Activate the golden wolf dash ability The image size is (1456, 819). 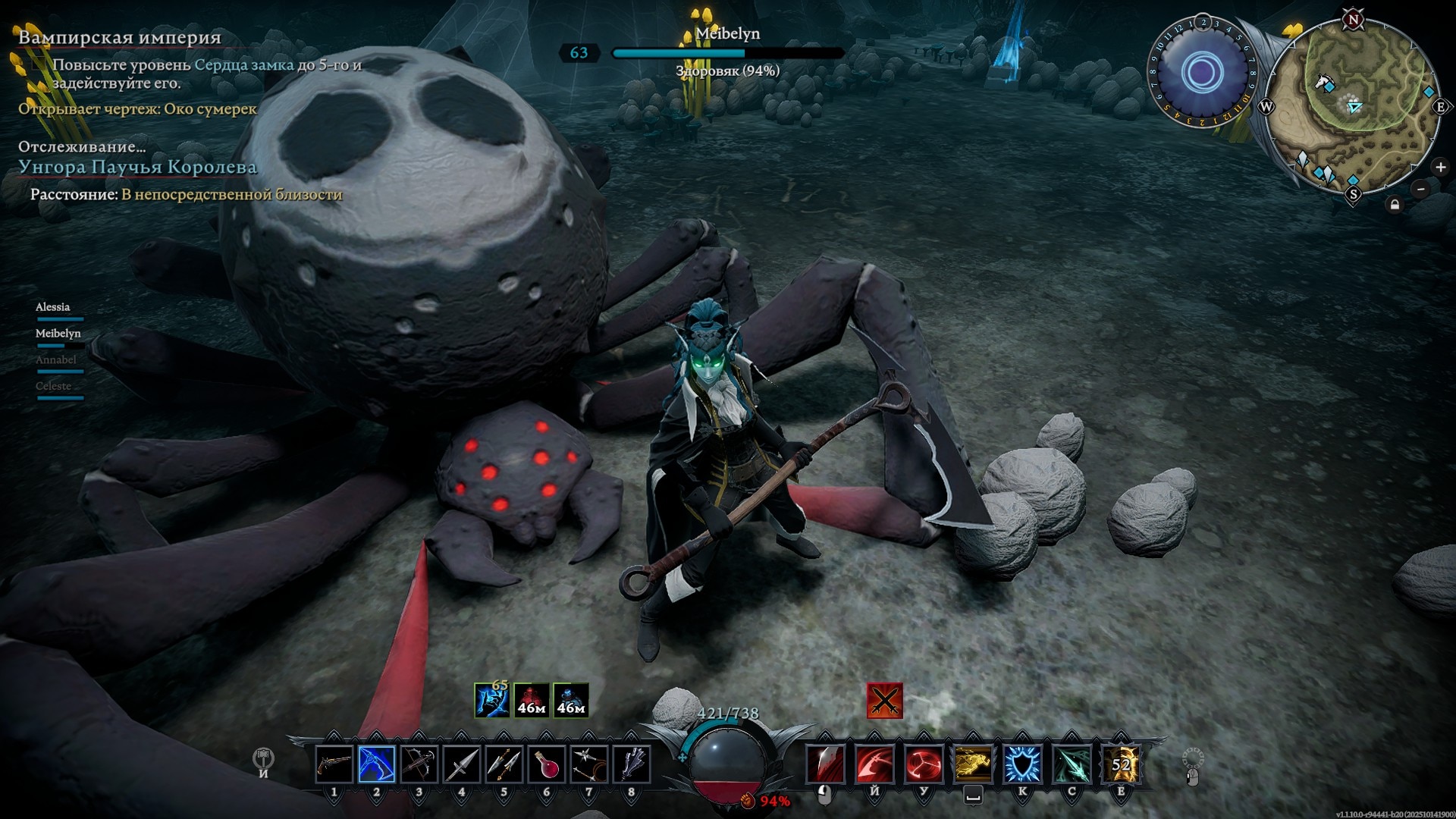(972, 764)
